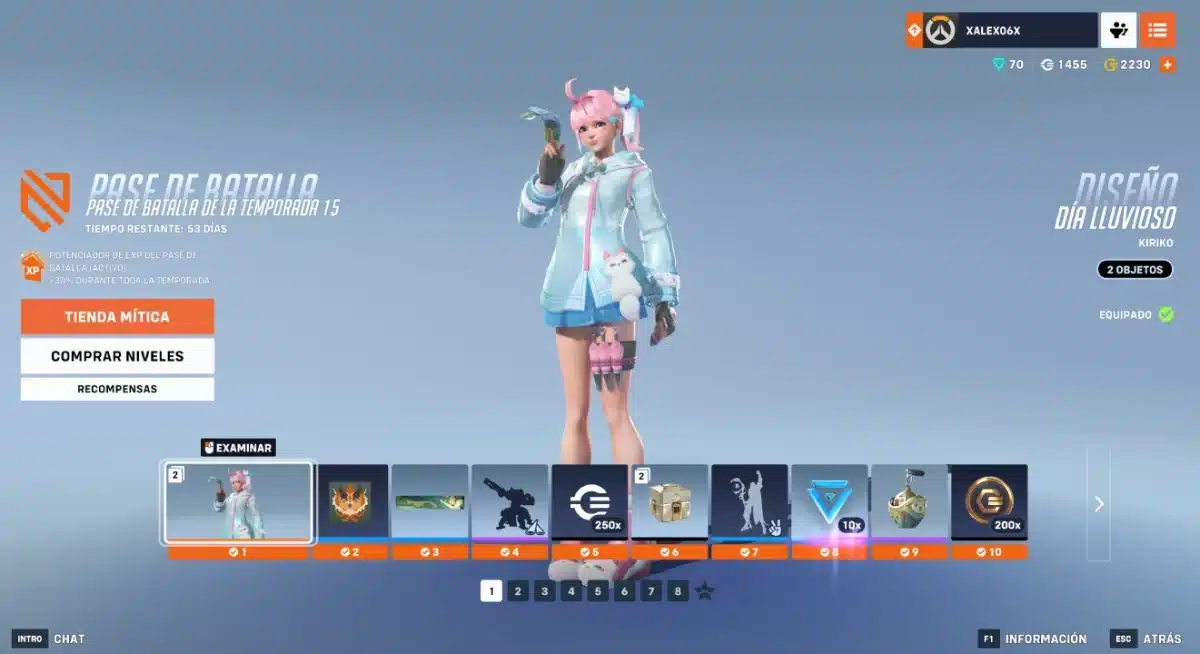Click the Comprar Niveles button

pos(117,356)
